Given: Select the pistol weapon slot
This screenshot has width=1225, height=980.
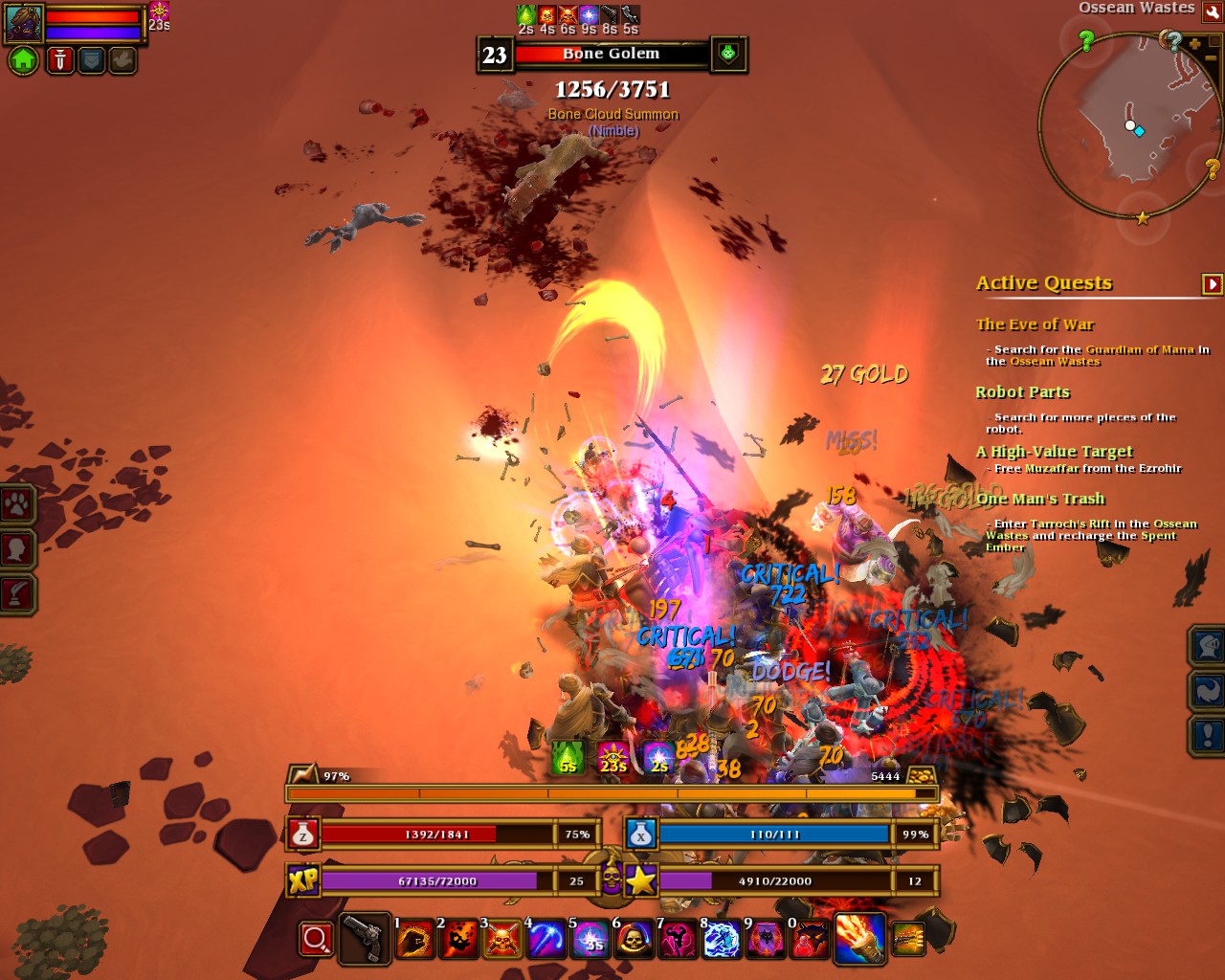Looking at the screenshot, I should point(365,939).
